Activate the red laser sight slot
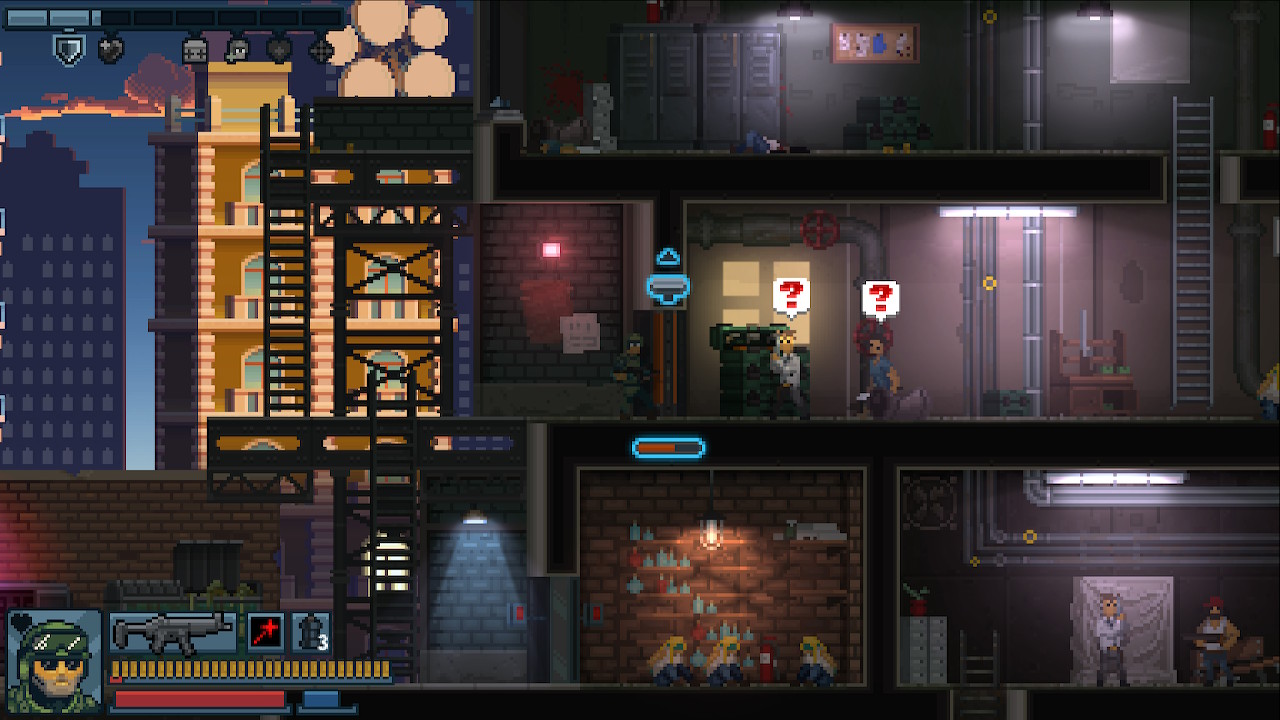 266,633
